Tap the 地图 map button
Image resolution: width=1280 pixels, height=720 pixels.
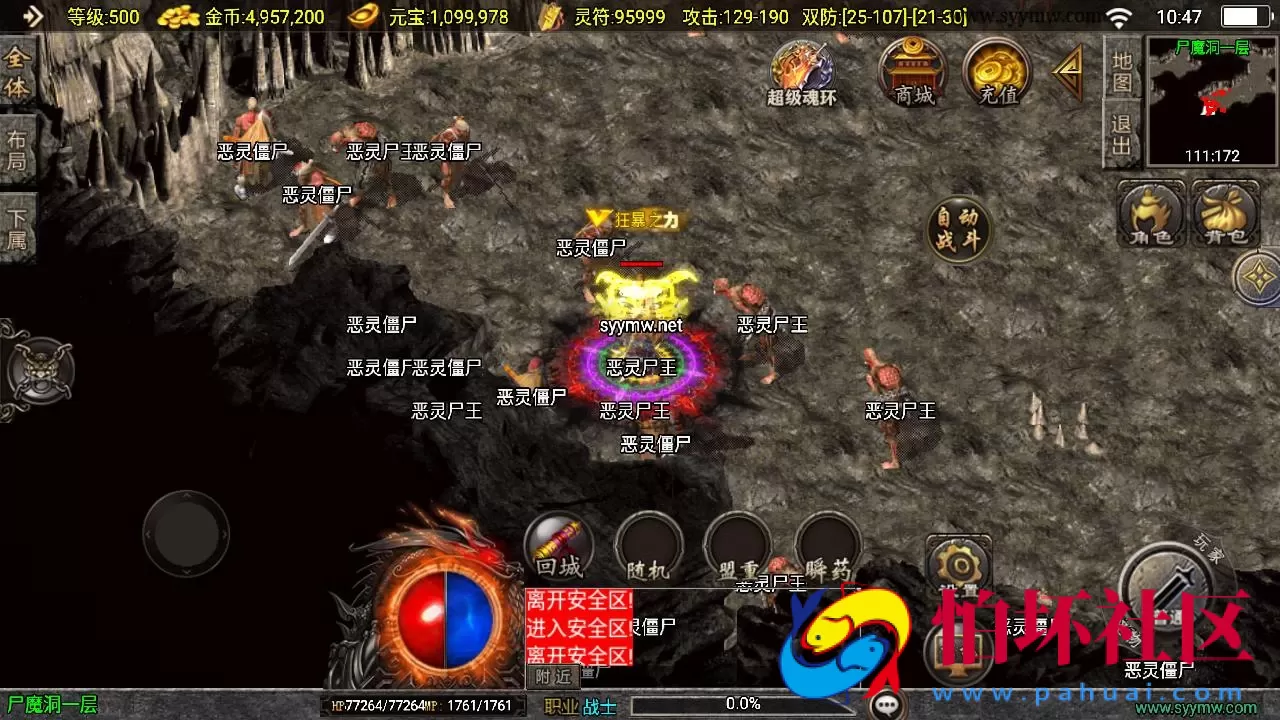tap(1123, 70)
